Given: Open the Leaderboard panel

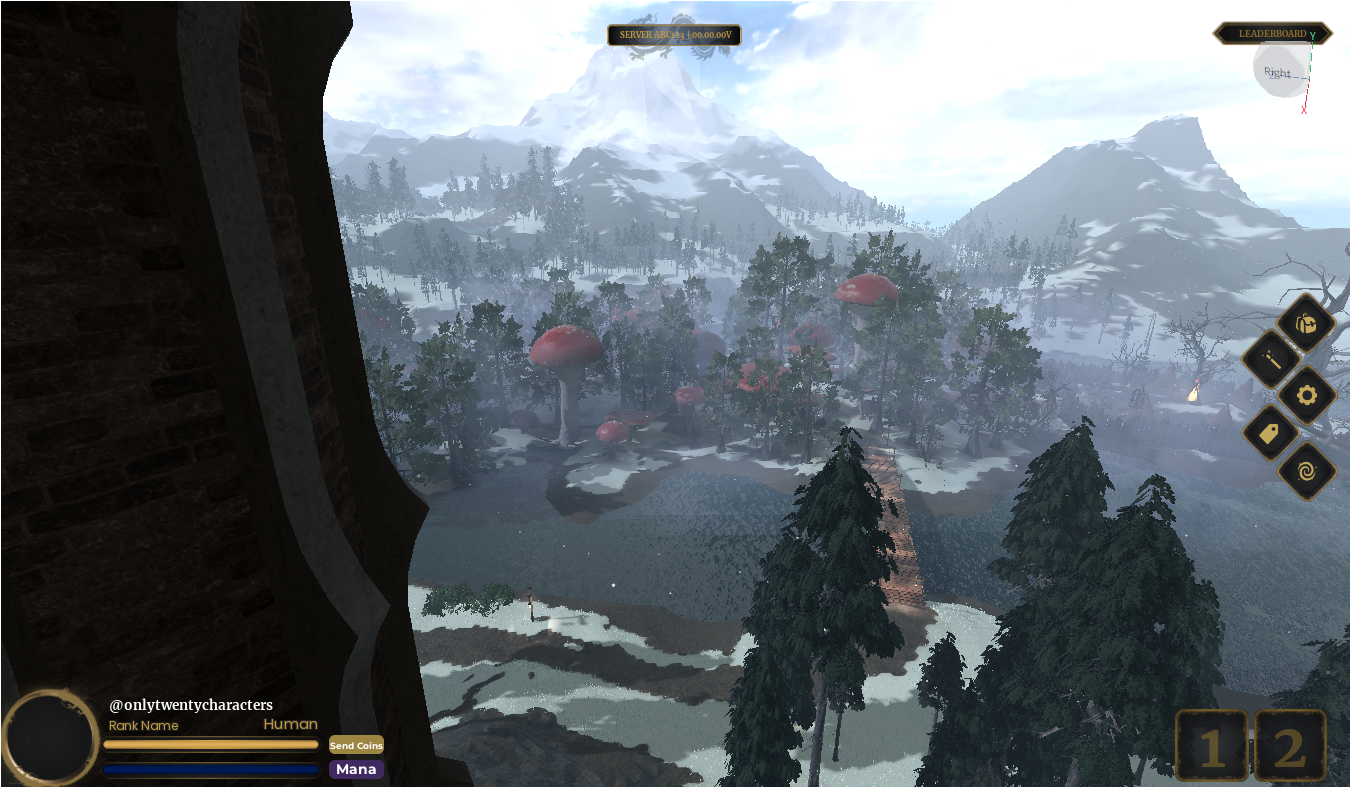Looking at the screenshot, I should (x=1272, y=34).
